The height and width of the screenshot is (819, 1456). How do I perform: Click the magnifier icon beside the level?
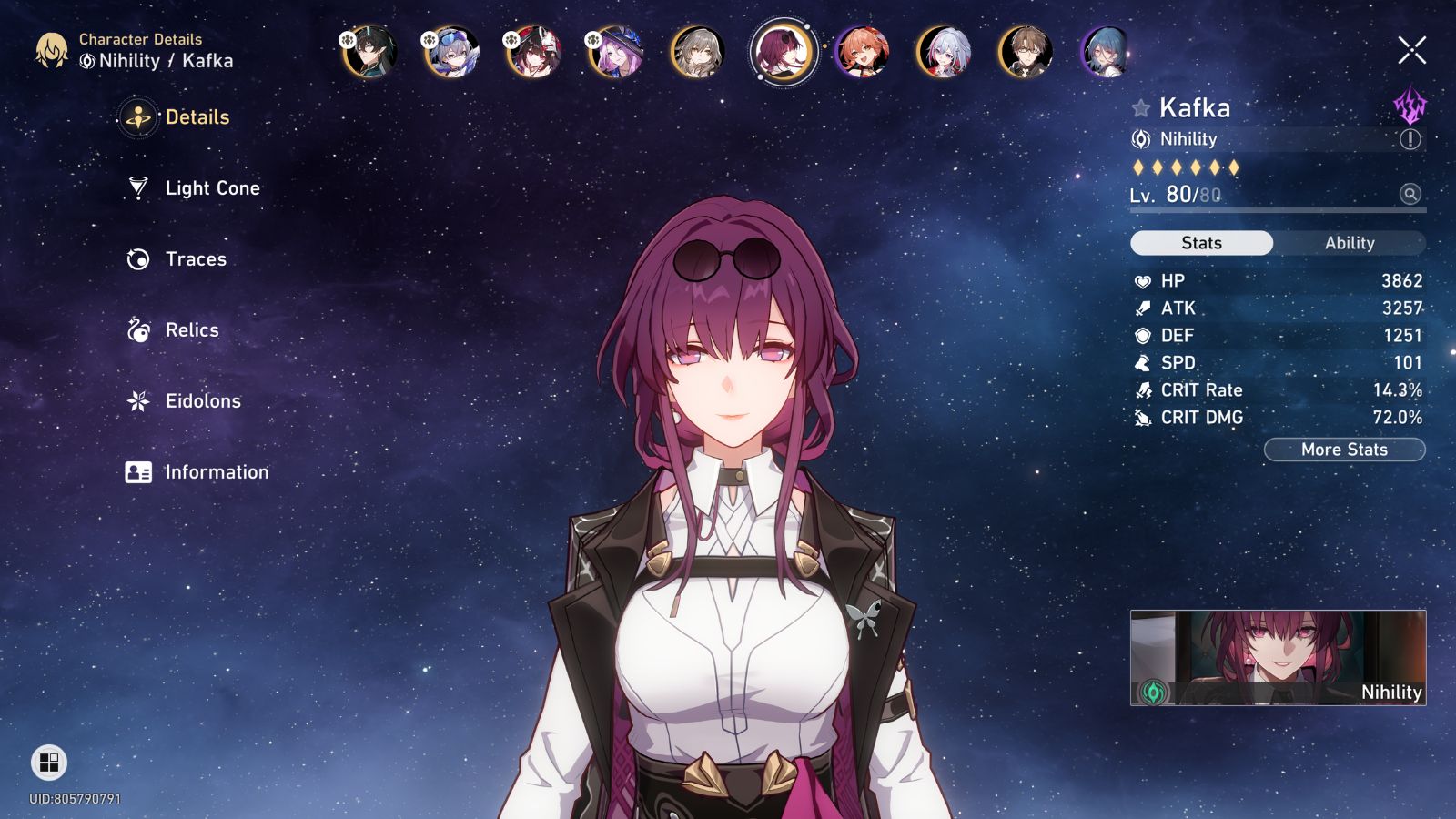click(x=1410, y=194)
